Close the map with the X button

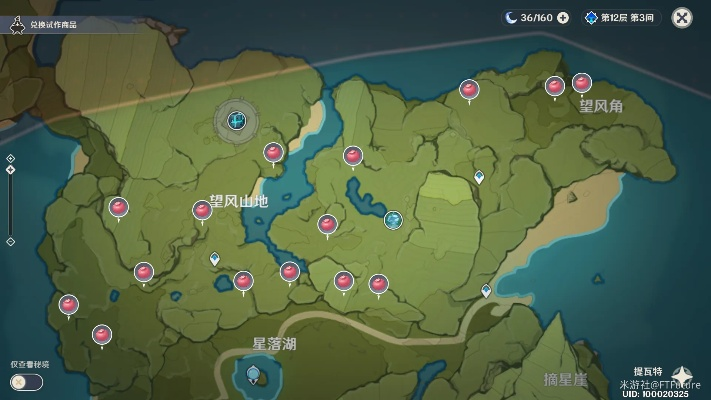682,17
